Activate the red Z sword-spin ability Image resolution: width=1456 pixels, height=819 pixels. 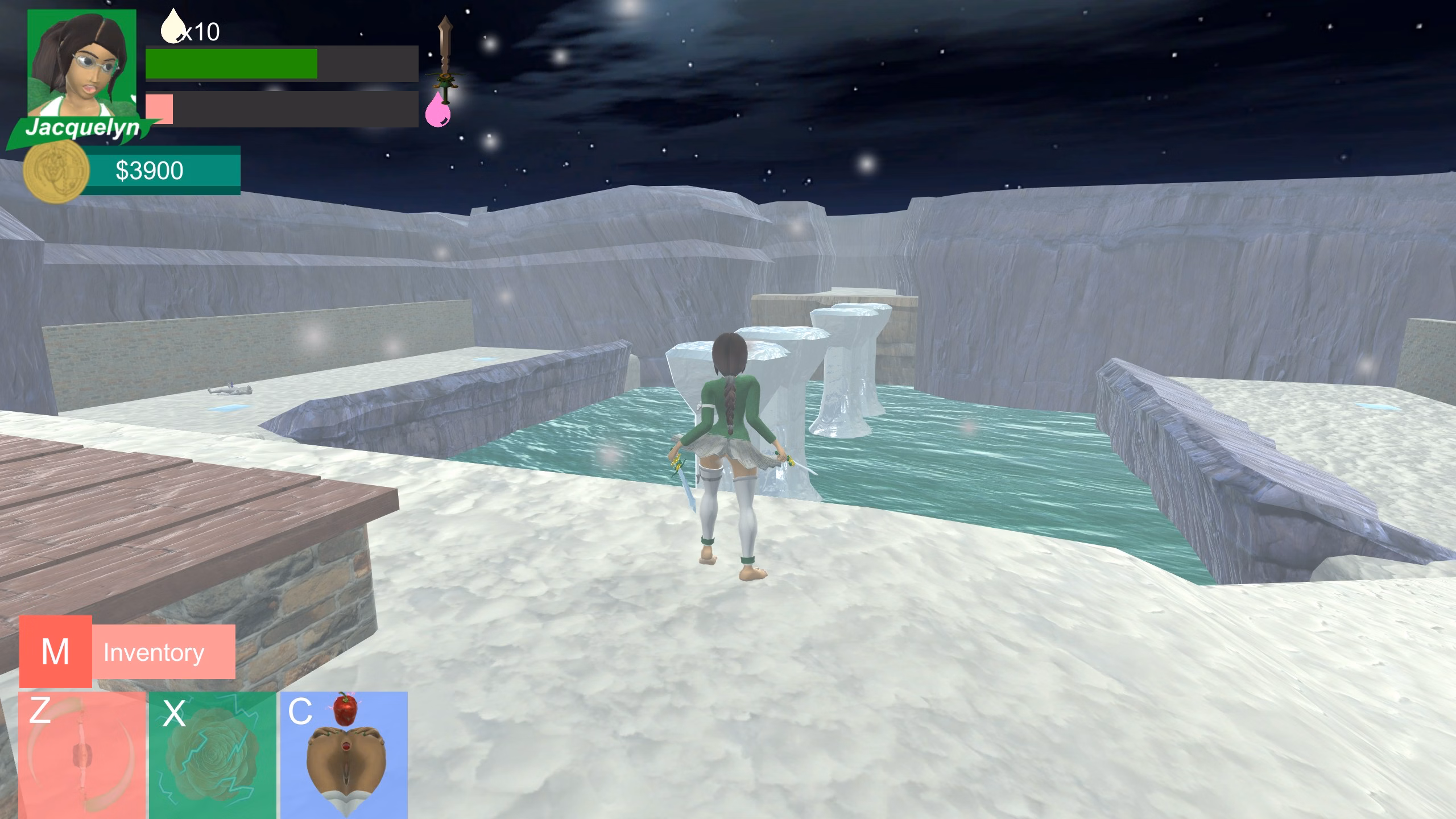click(82, 755)
